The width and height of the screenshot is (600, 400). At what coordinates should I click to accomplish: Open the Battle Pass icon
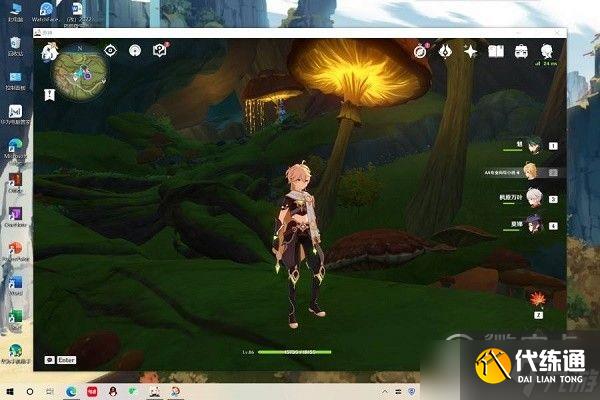[446, 51]
